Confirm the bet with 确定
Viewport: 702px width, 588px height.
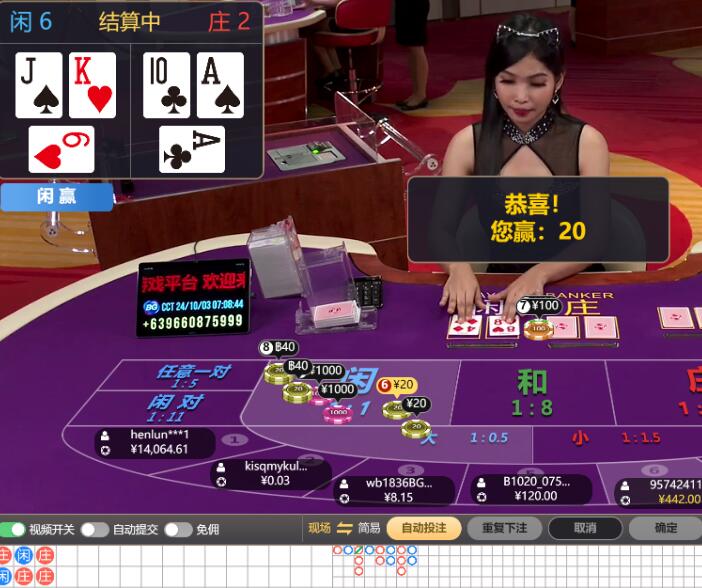click(665, 528)
